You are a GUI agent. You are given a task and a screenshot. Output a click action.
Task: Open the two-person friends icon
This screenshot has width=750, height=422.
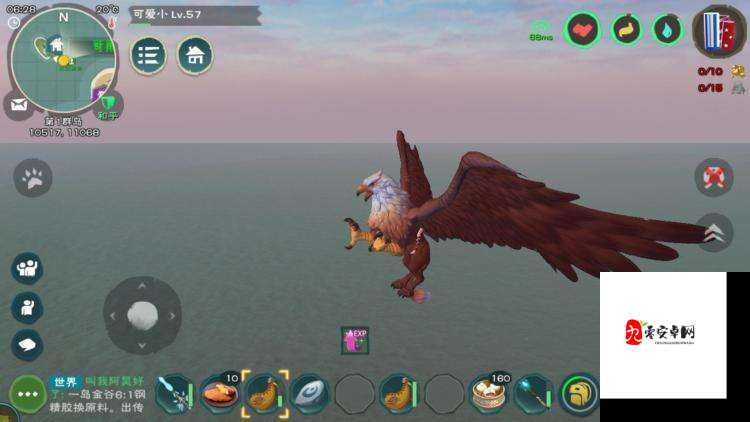click(x=27, y=267)
